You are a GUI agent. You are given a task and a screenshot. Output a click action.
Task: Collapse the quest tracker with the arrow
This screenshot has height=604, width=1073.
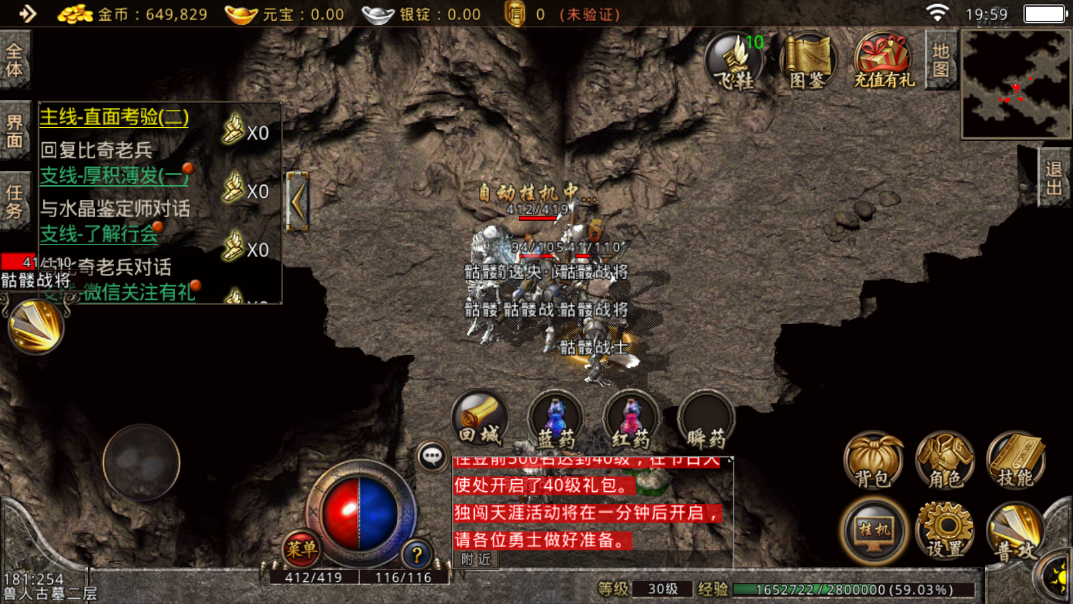click(x=296, y=201)
